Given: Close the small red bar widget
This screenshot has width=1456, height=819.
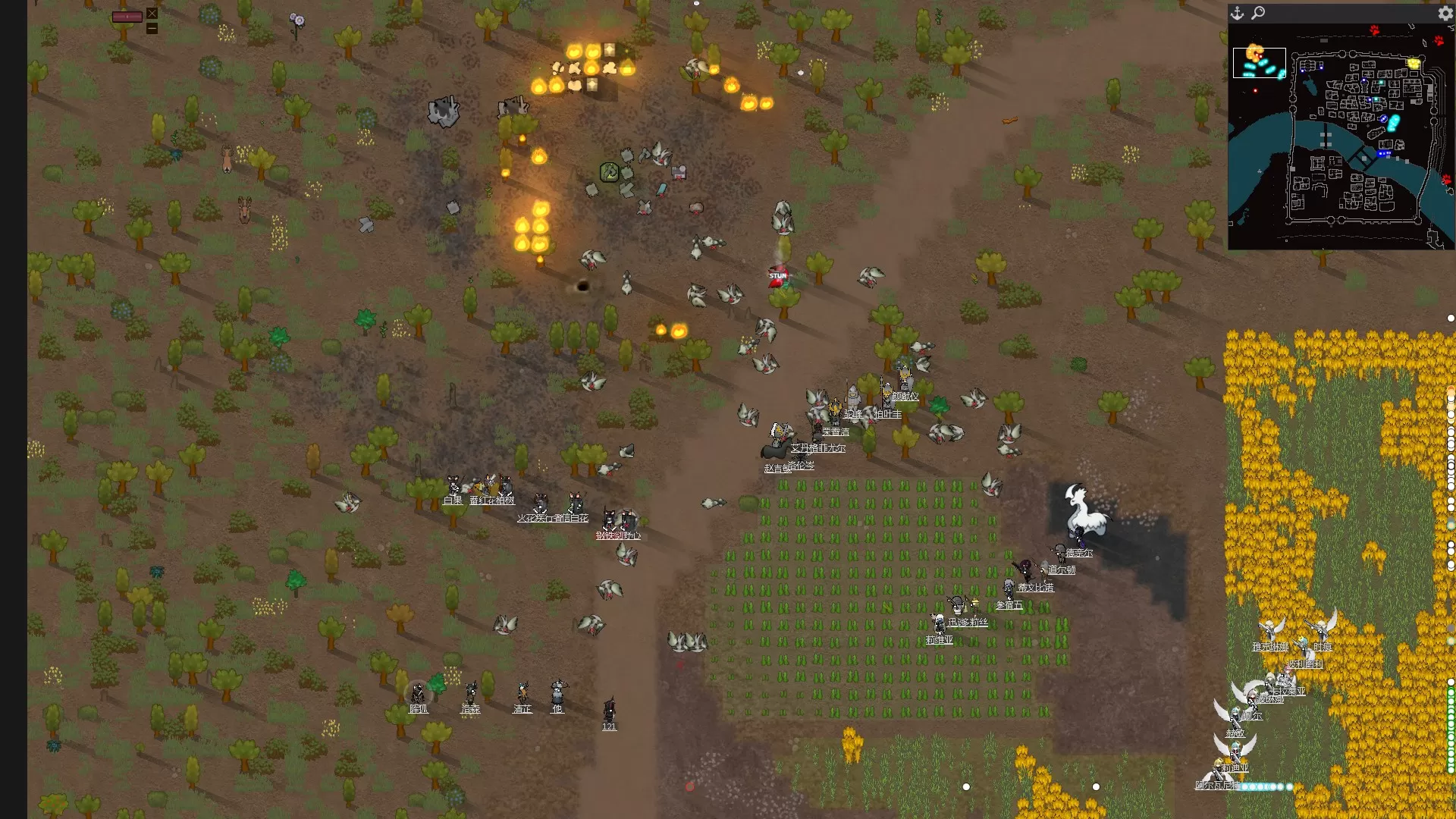Looking at the screenshot, I should (x=152, y=13).
